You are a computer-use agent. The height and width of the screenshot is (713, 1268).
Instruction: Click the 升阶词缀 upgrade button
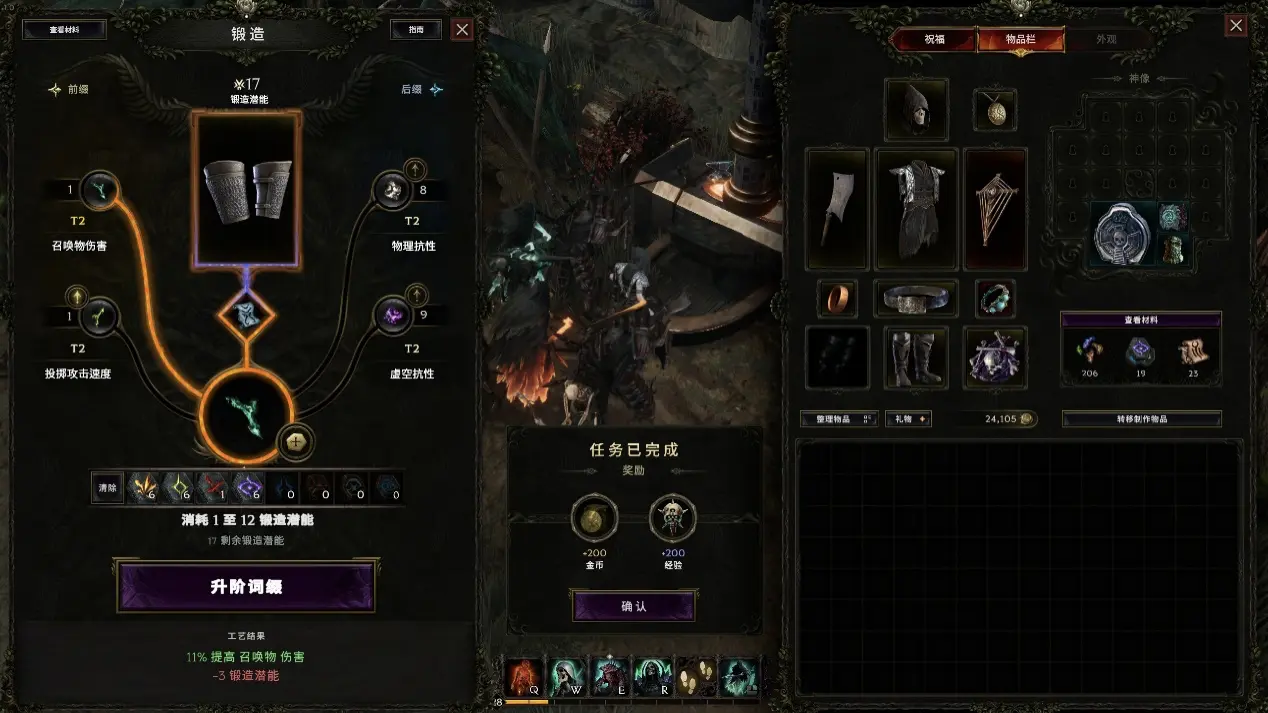[x=246, y=586]
